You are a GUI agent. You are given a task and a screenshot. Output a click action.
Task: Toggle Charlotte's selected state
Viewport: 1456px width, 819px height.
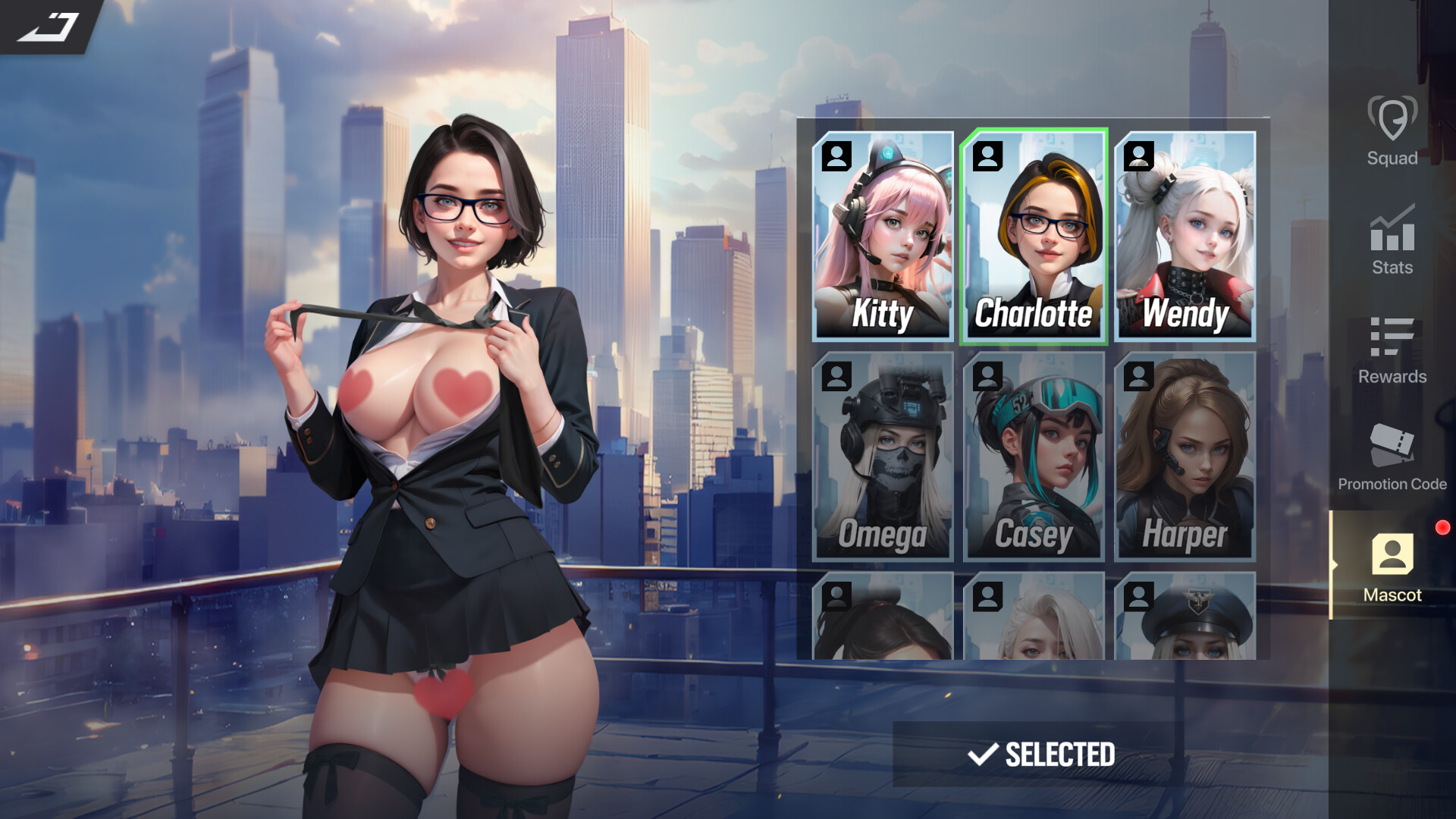(x=1033, y=235)
